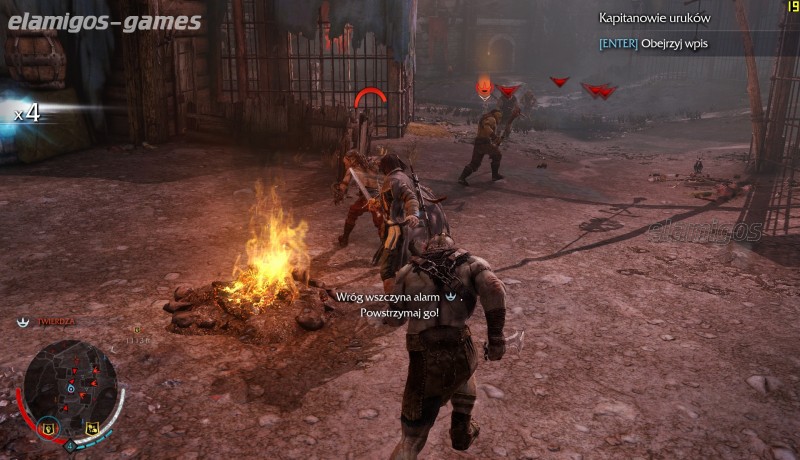Click the Twierdza location emblem icon
The width and height of the screenshot is (800, 460).
pyautogui.click(x=22, y=322)
